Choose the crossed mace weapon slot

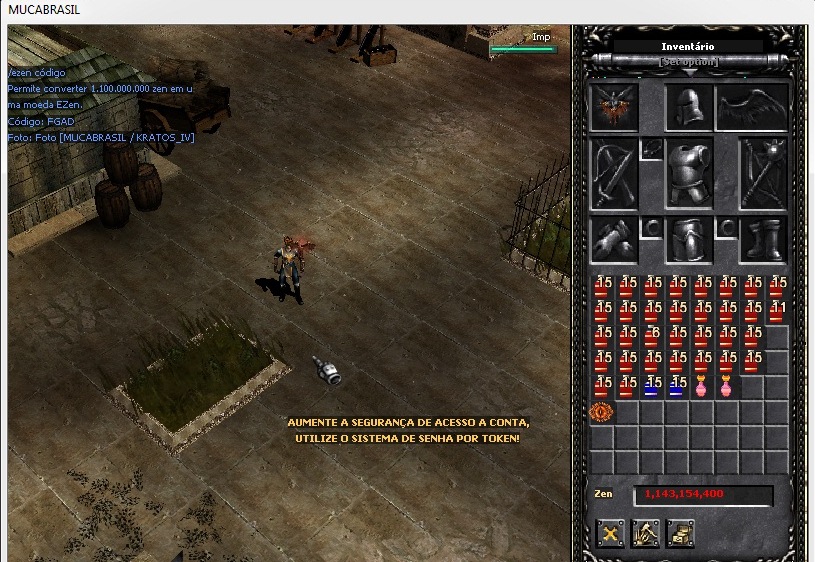(x=764, y=173)
